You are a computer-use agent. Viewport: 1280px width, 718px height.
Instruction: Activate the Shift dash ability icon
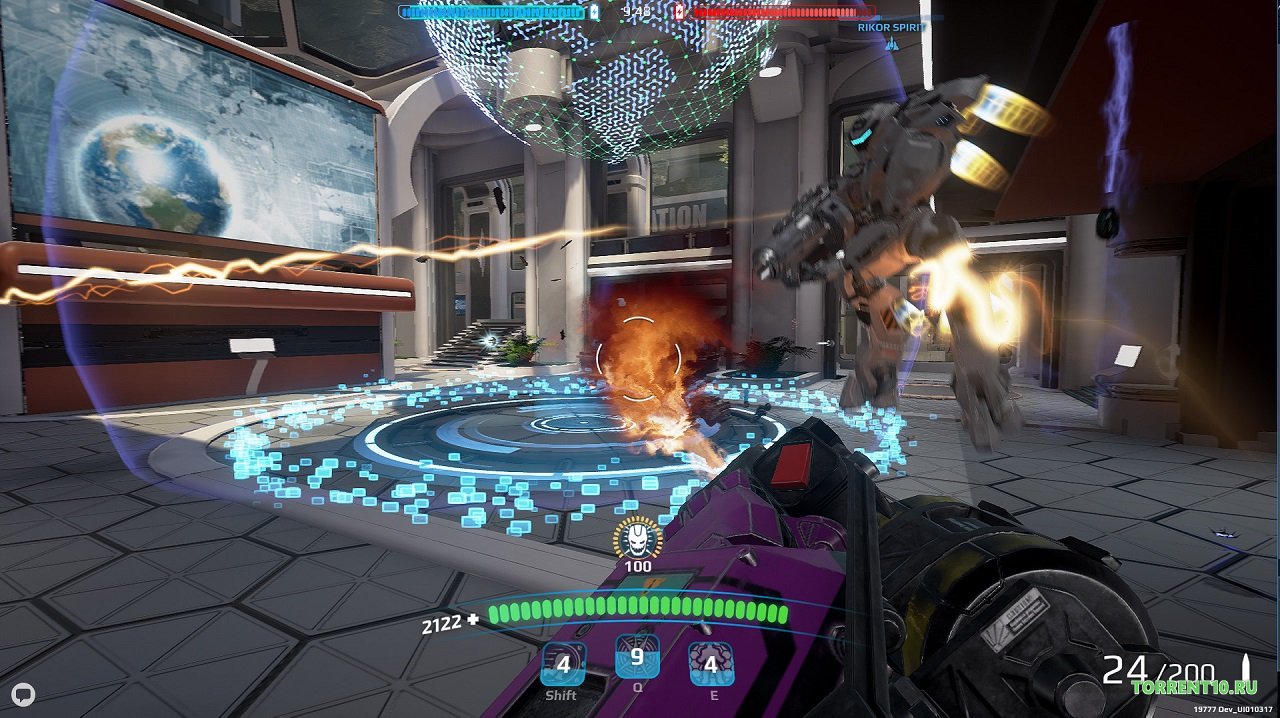563,663
